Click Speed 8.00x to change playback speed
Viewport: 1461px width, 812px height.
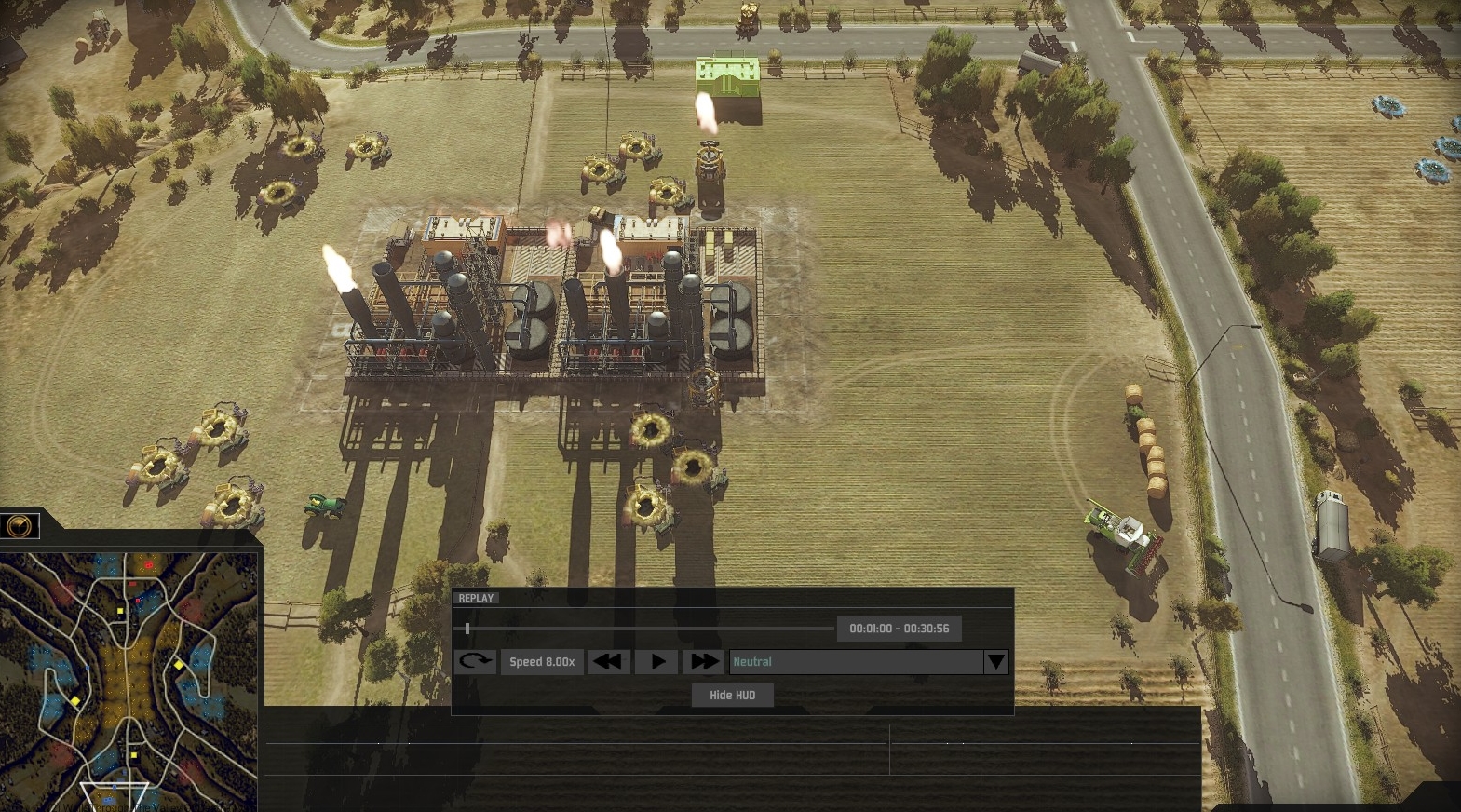click(x=541, y=661)
